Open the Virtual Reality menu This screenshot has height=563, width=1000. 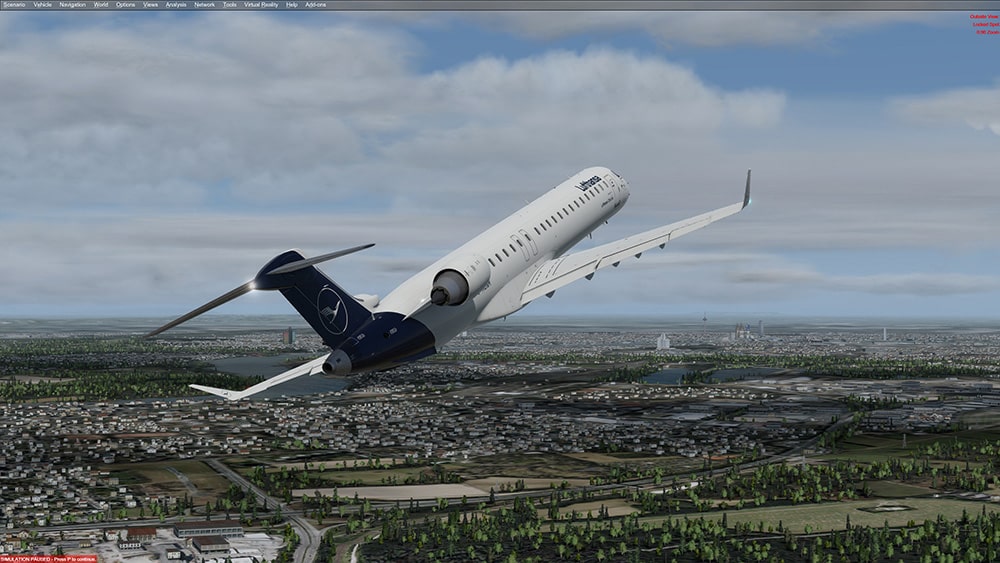[x=261, y=4]
